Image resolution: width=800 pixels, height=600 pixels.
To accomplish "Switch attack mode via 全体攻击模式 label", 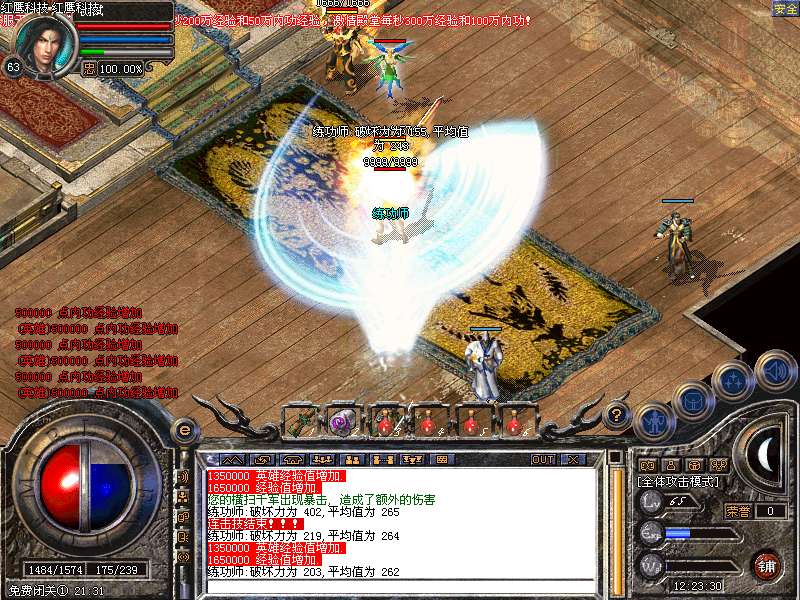I will click(678, 481).
